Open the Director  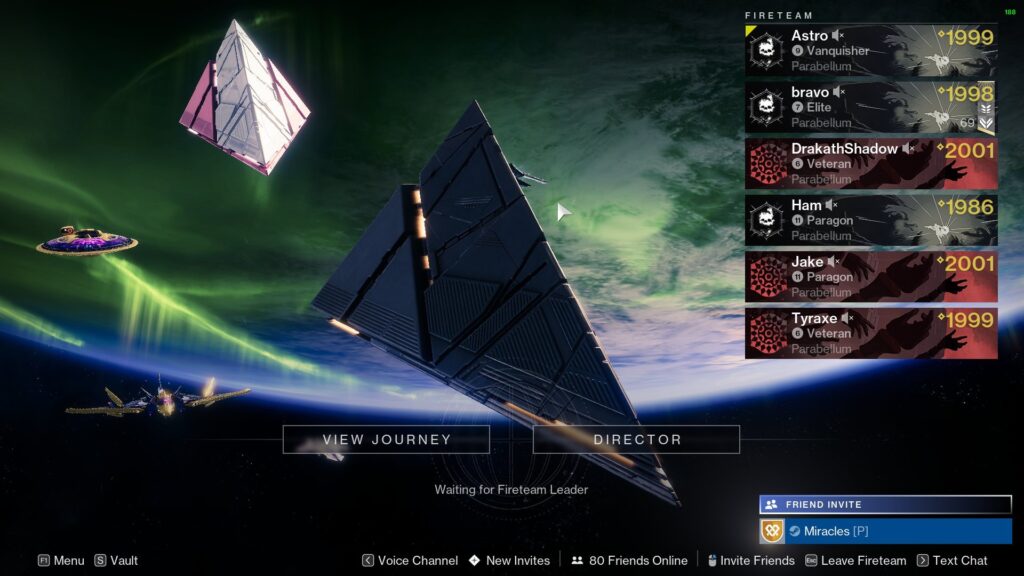click(x=637, y=439)
